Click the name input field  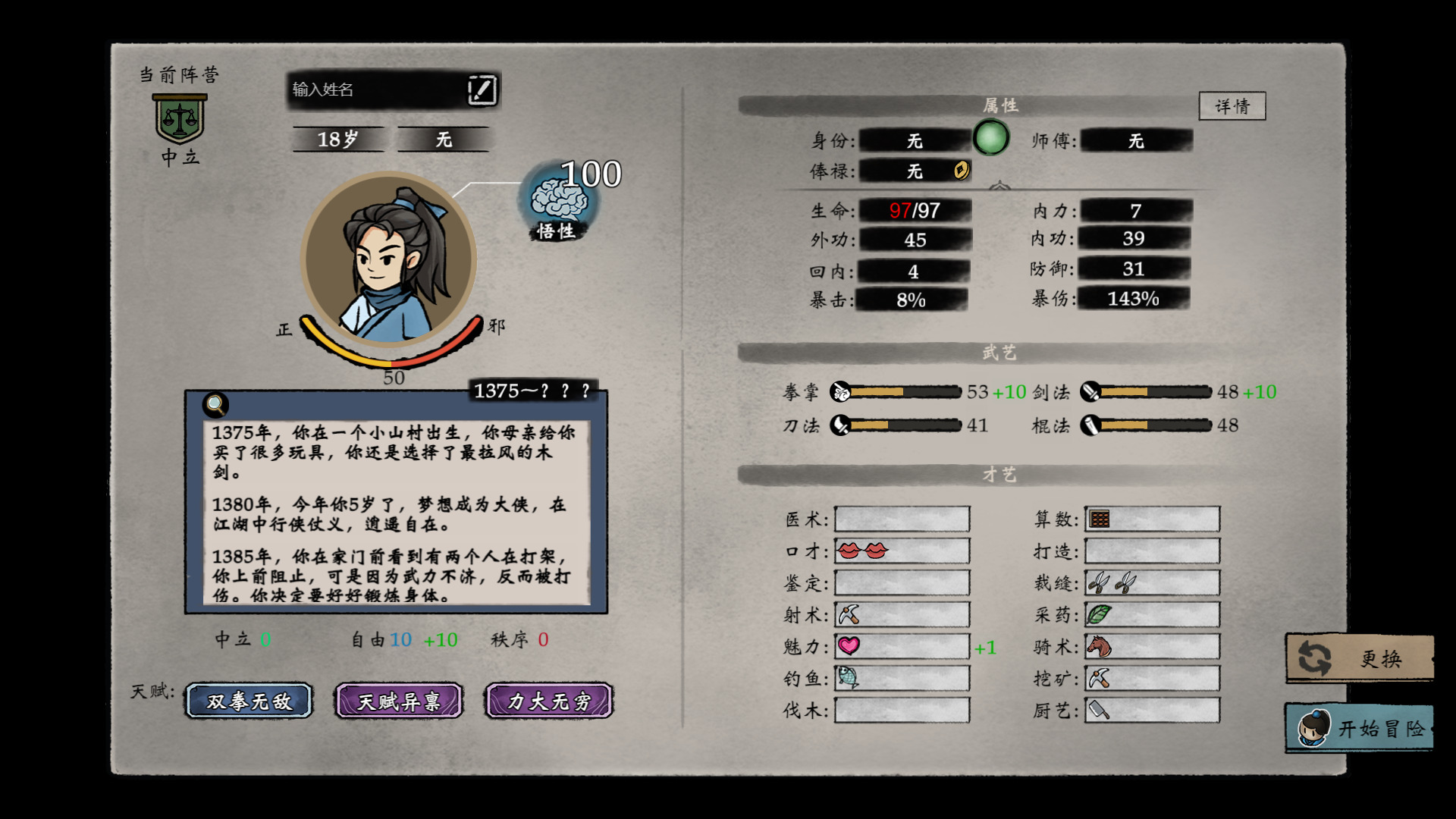tap(375, 89)
